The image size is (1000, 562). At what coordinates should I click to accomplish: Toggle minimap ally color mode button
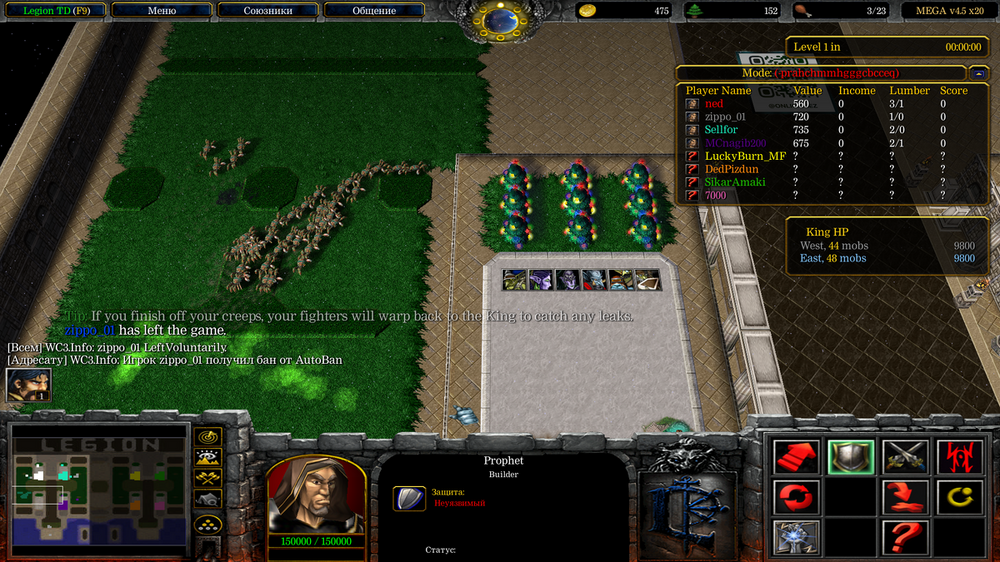[x=208, y=479]
